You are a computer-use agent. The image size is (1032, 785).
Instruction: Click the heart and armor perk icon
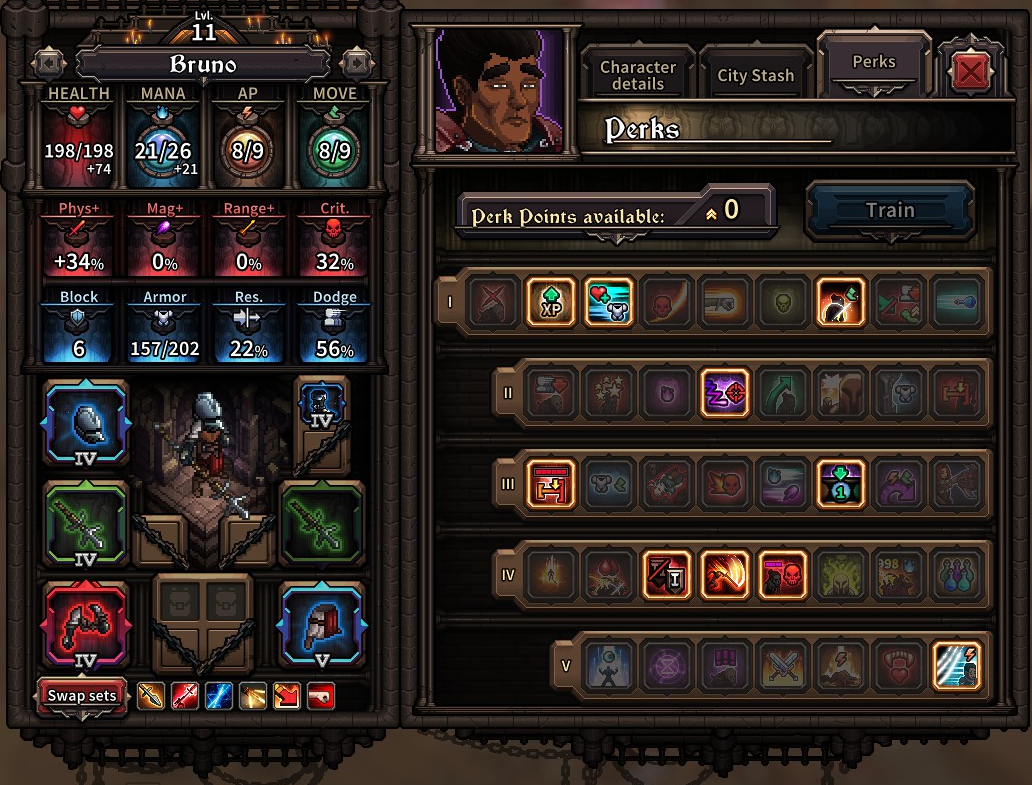[609, 303]
